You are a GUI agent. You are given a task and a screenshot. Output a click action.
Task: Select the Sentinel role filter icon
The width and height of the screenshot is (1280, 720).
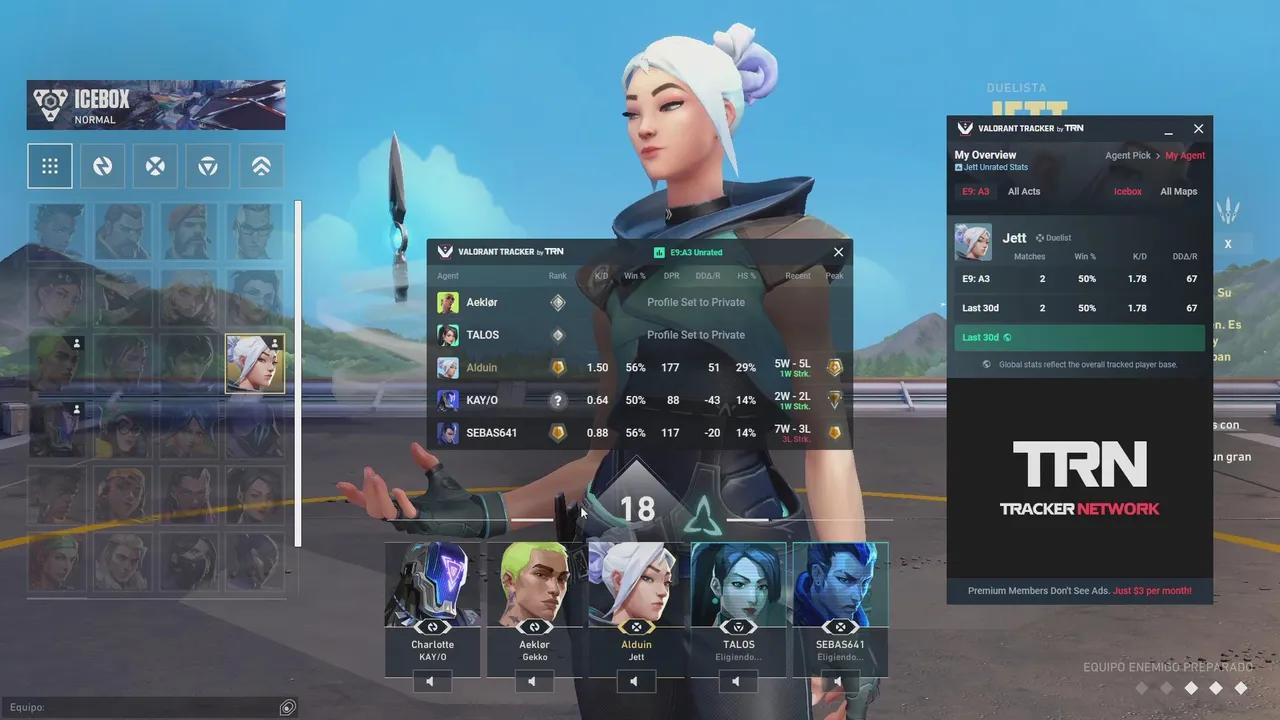261,165
